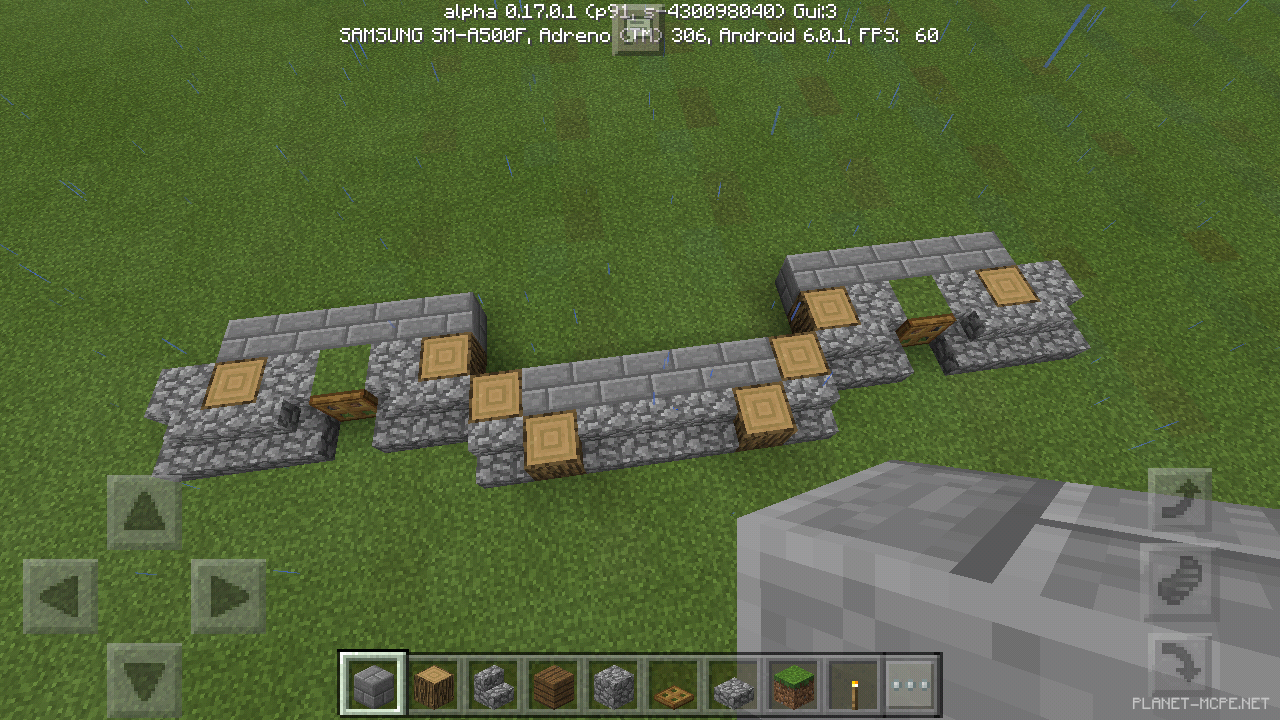
Task: Select the mossy cobblestone item
Action: click(x=732, y=683)
